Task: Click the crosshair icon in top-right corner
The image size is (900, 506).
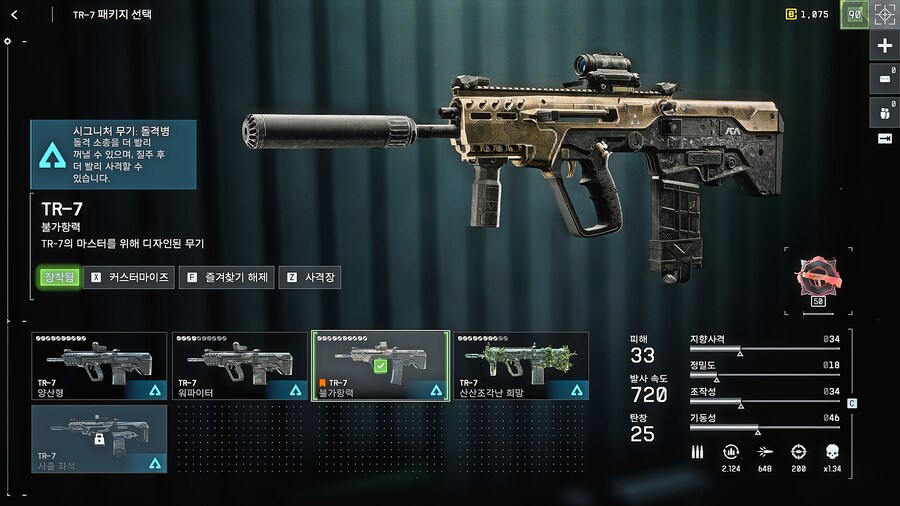Action: tap(884, 14)
